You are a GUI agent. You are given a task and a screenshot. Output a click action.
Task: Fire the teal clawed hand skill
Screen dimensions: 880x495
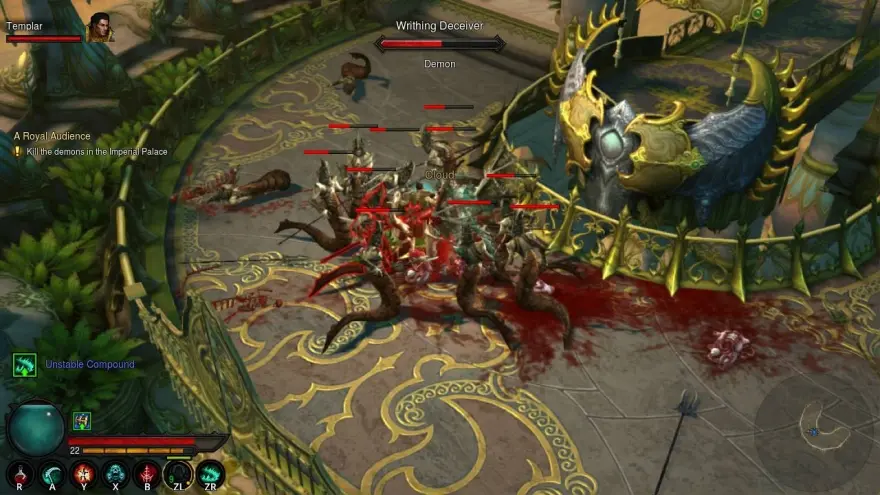pyautogui.click(x=210, y=472)
